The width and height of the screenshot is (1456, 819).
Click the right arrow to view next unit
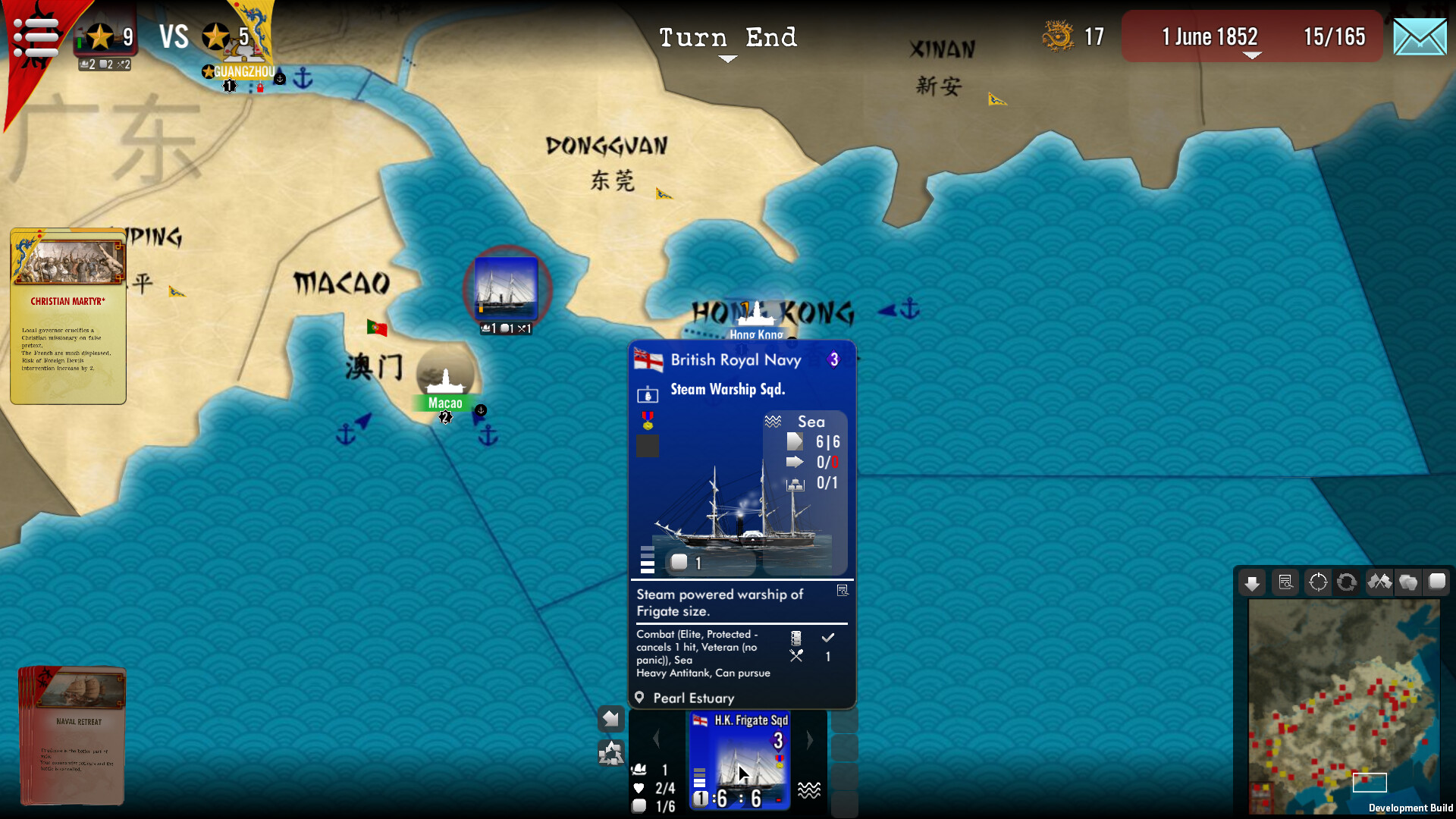point(809,740)
